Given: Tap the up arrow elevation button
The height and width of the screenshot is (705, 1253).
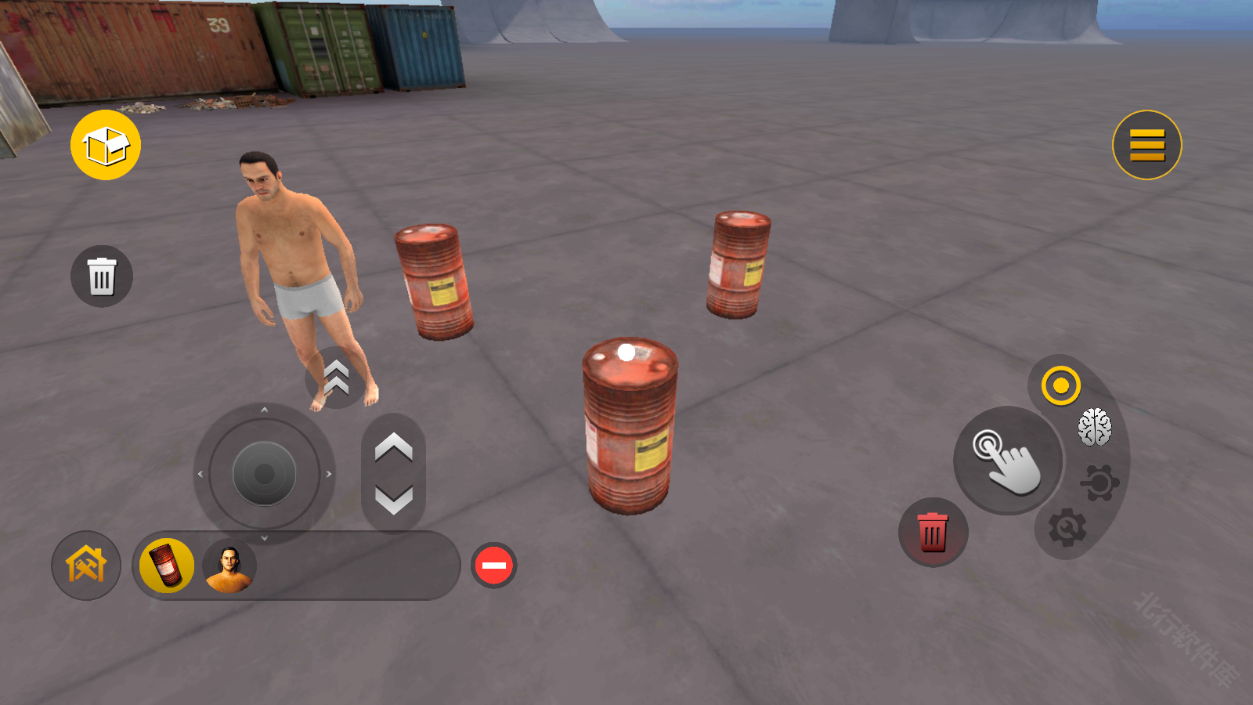Looking at the screenshot, I should click(393, 448).
